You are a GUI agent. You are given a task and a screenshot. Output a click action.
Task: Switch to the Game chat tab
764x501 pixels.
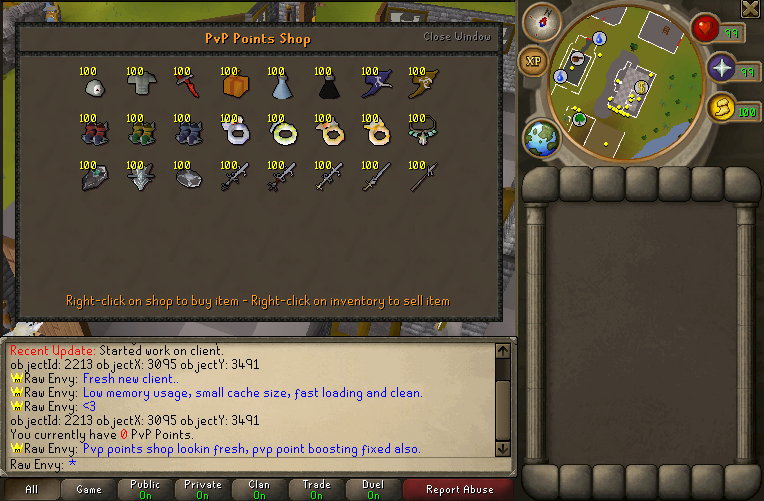tap(89, 490)
